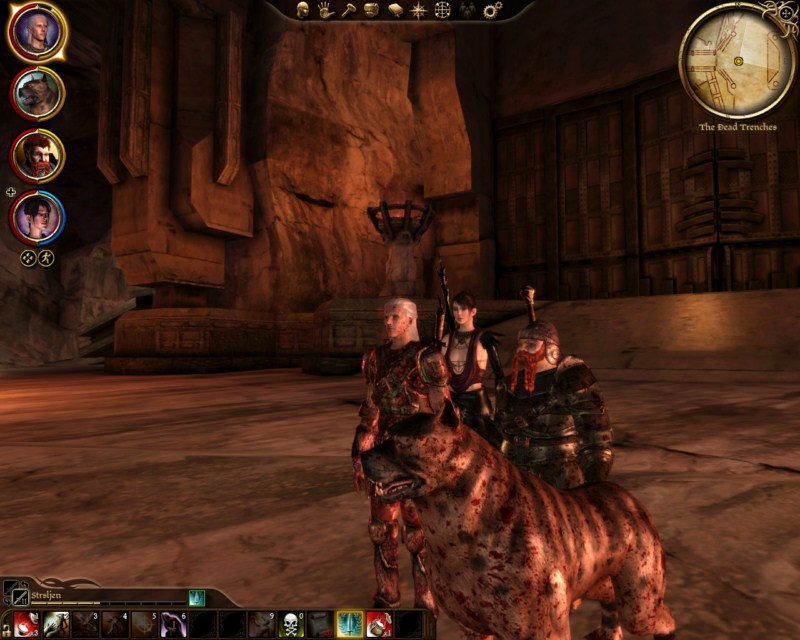The height and width of the screenshot is (640, 800).
Task: Open the inventory chest icon
Action: (x=371, y=10)
